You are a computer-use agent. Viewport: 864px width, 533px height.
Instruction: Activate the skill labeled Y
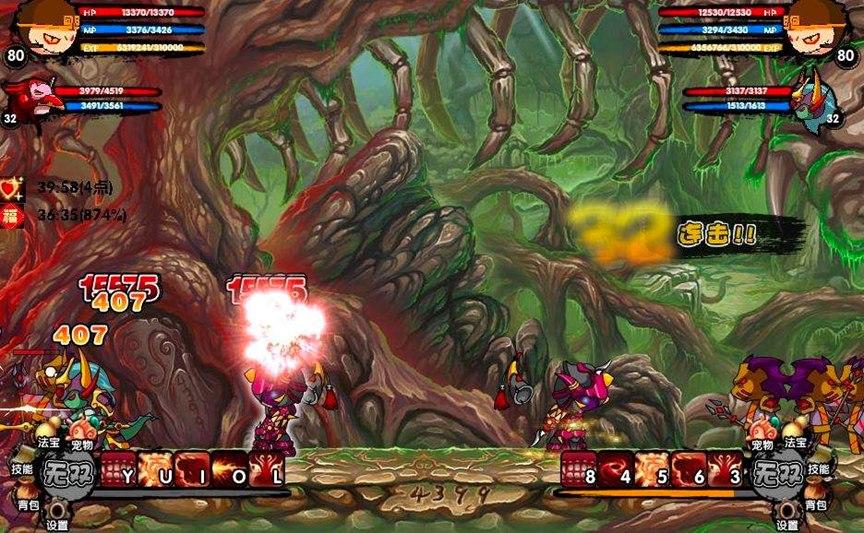pyautogui.click(x=116, y=468)
